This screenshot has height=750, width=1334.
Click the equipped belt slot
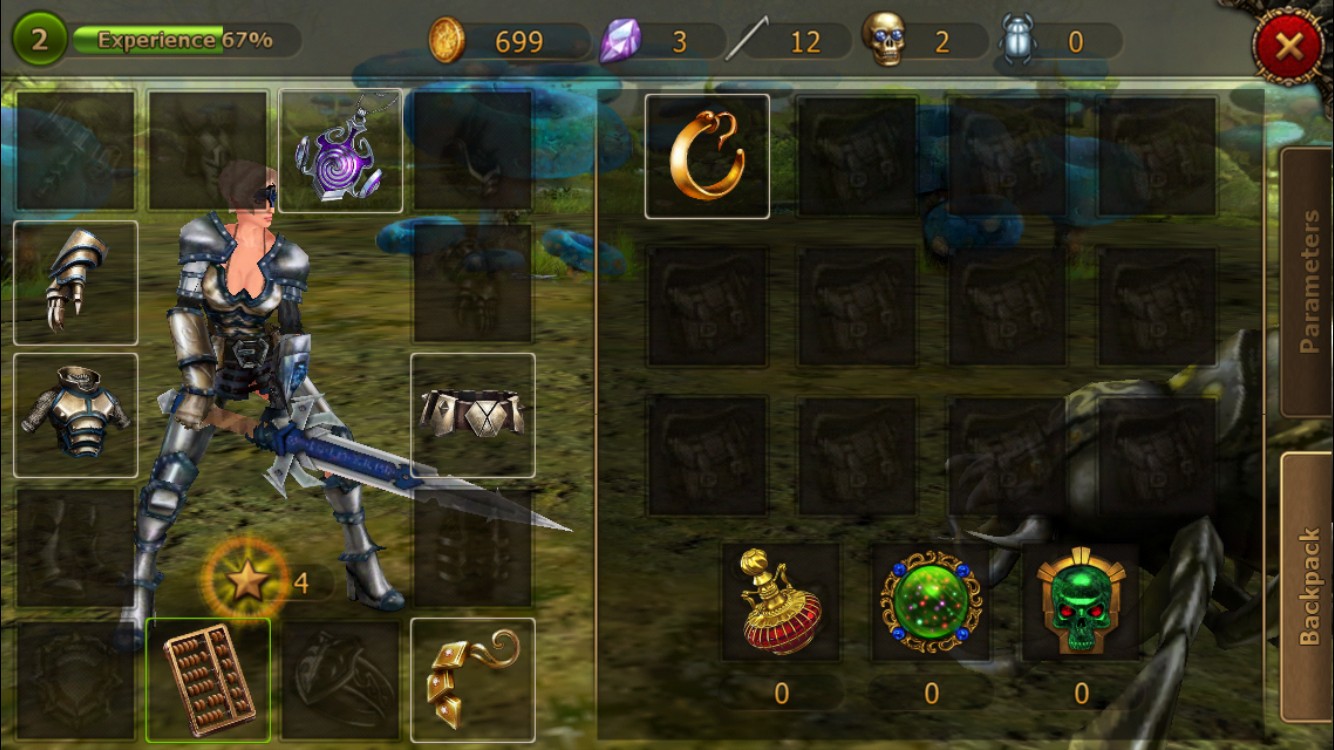(x=473, y=415)
